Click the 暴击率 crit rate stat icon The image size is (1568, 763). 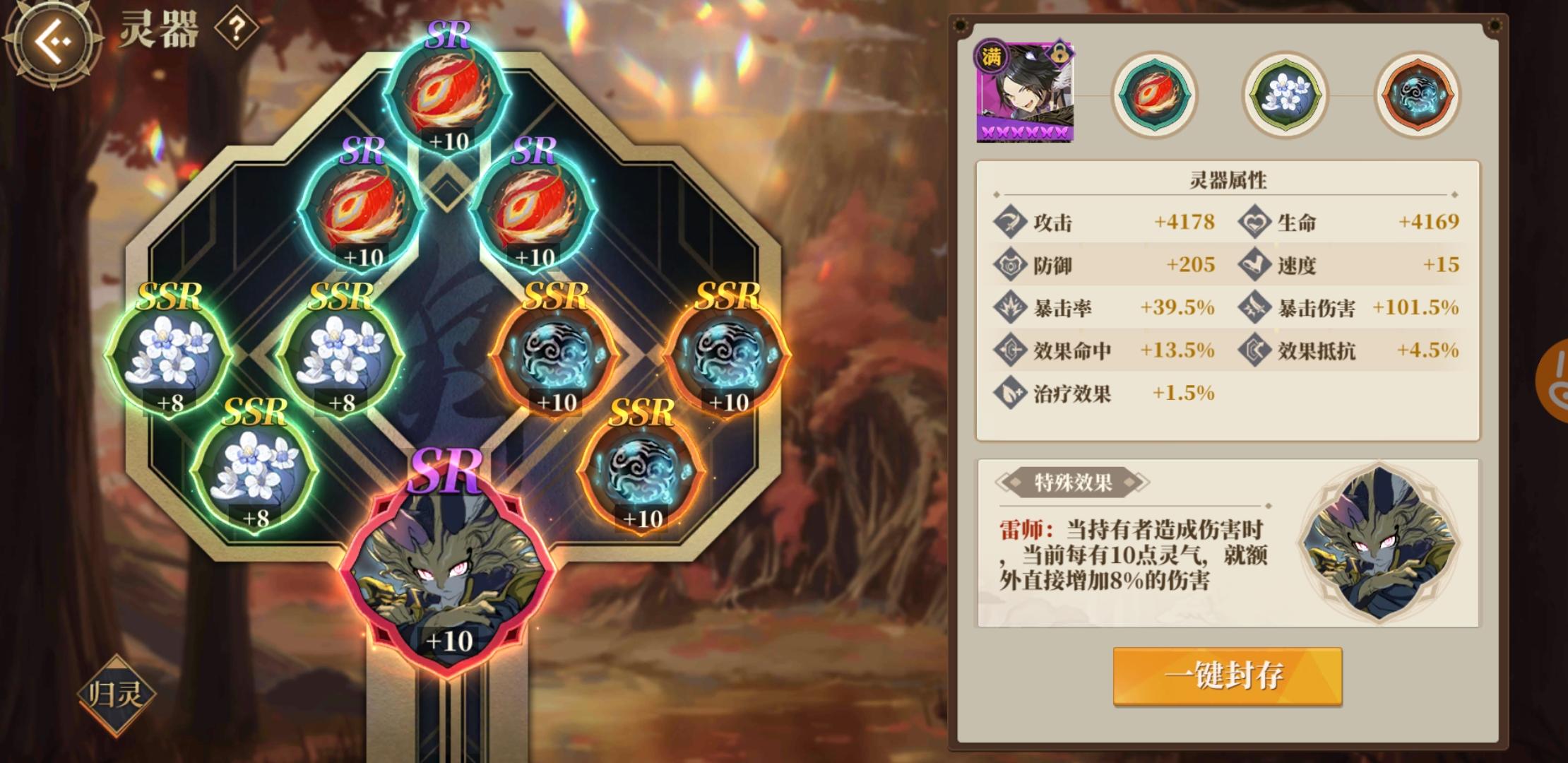pyautogui.click(x=1011, y=308)
